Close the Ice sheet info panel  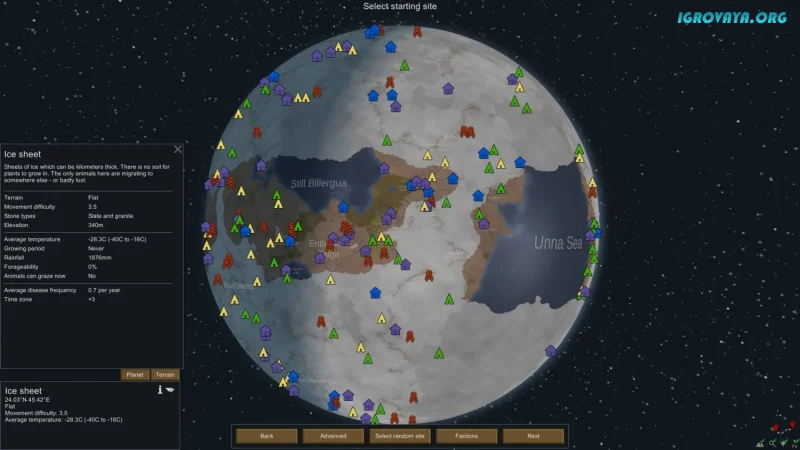[x=178, y=149]
